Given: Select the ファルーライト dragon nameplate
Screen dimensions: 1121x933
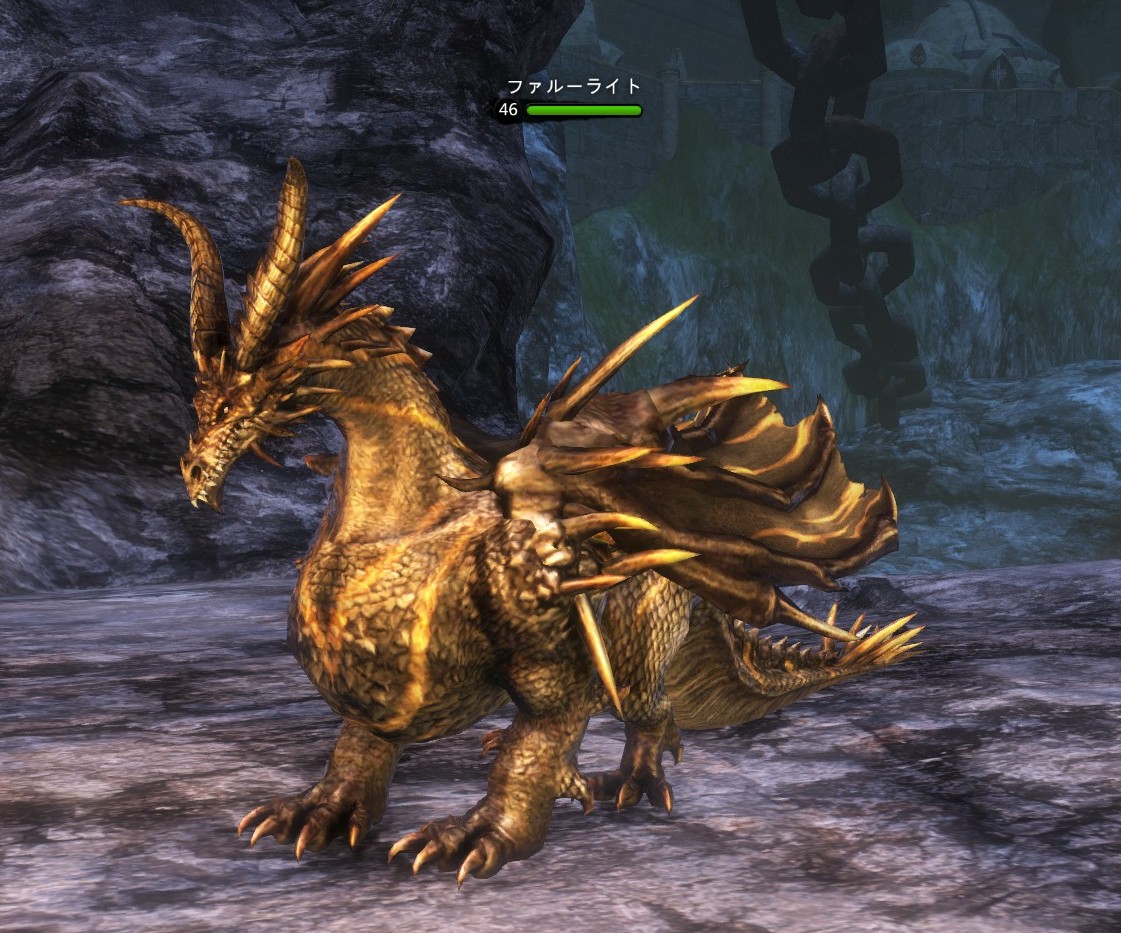Looking at the screenshot, I should point(573,87).
